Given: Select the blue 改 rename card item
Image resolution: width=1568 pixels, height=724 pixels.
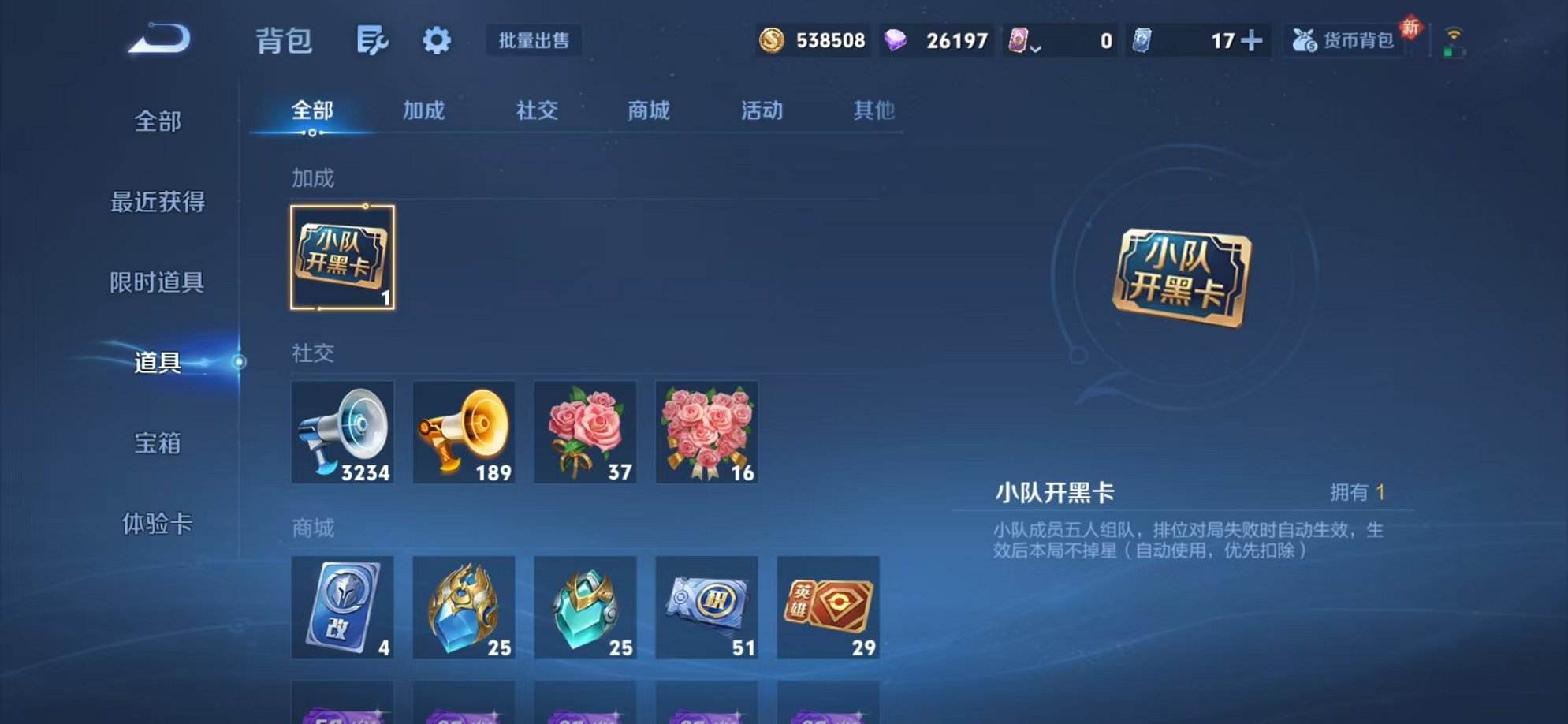Looking at the screenshot, I should pyautogui.click(x=342, y=609).
